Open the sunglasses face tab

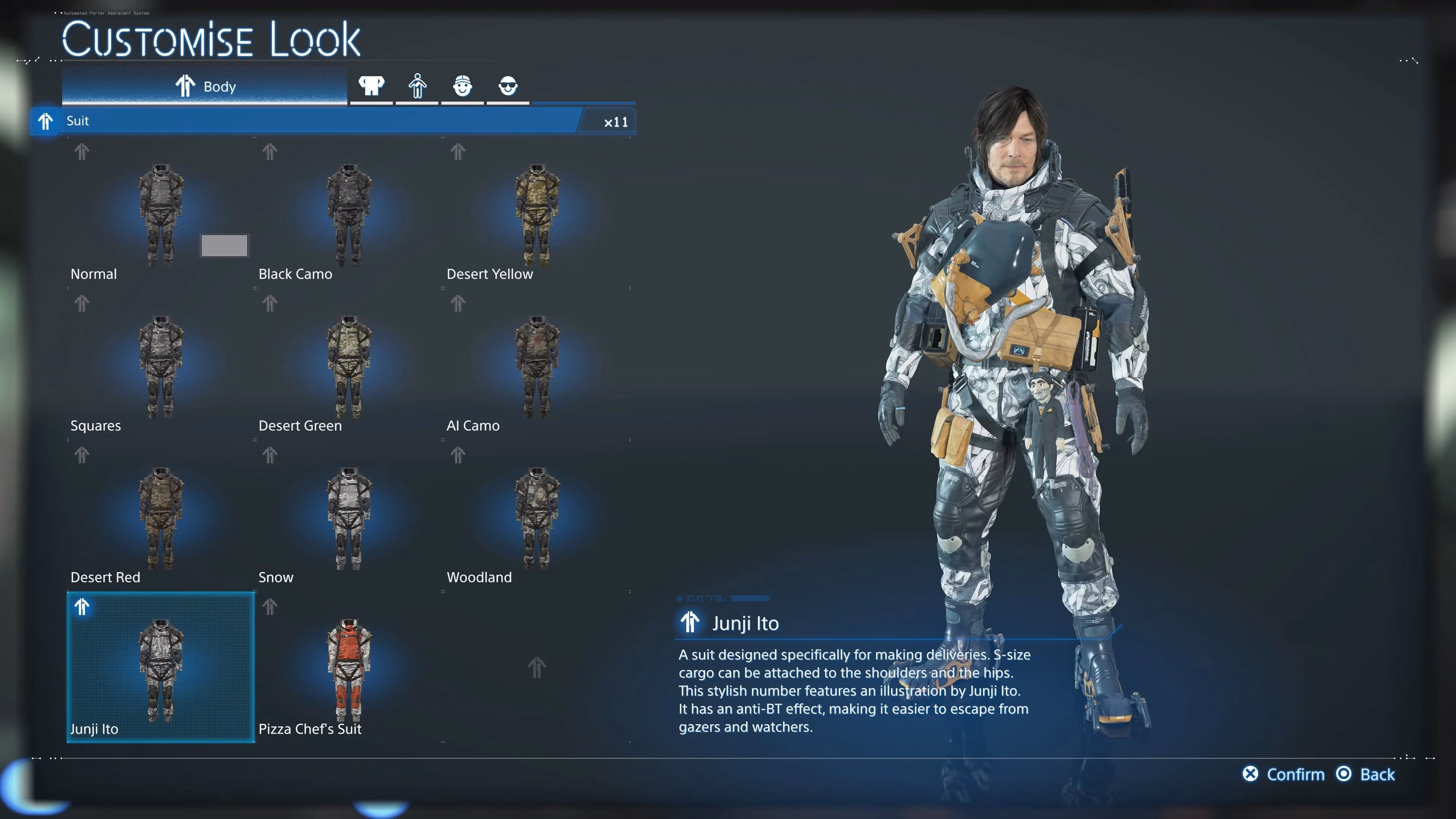[508, 86]
